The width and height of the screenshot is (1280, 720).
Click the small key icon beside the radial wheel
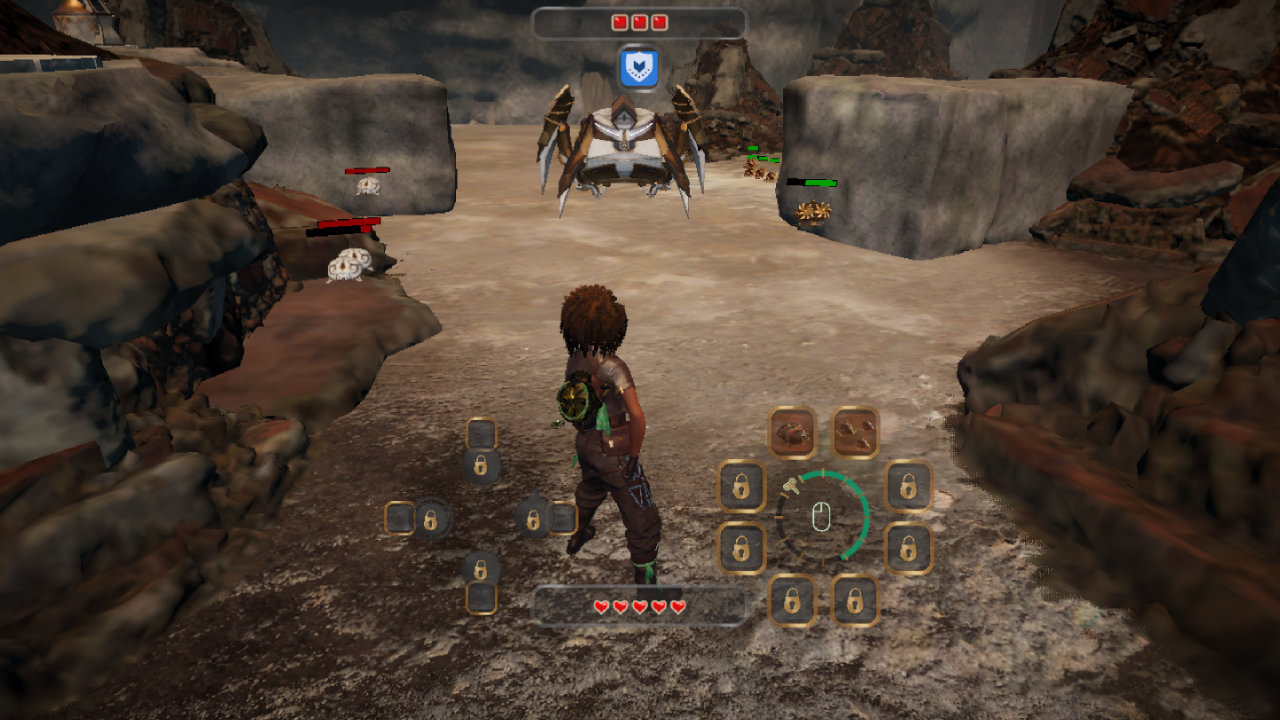click(x=791, y=486)
